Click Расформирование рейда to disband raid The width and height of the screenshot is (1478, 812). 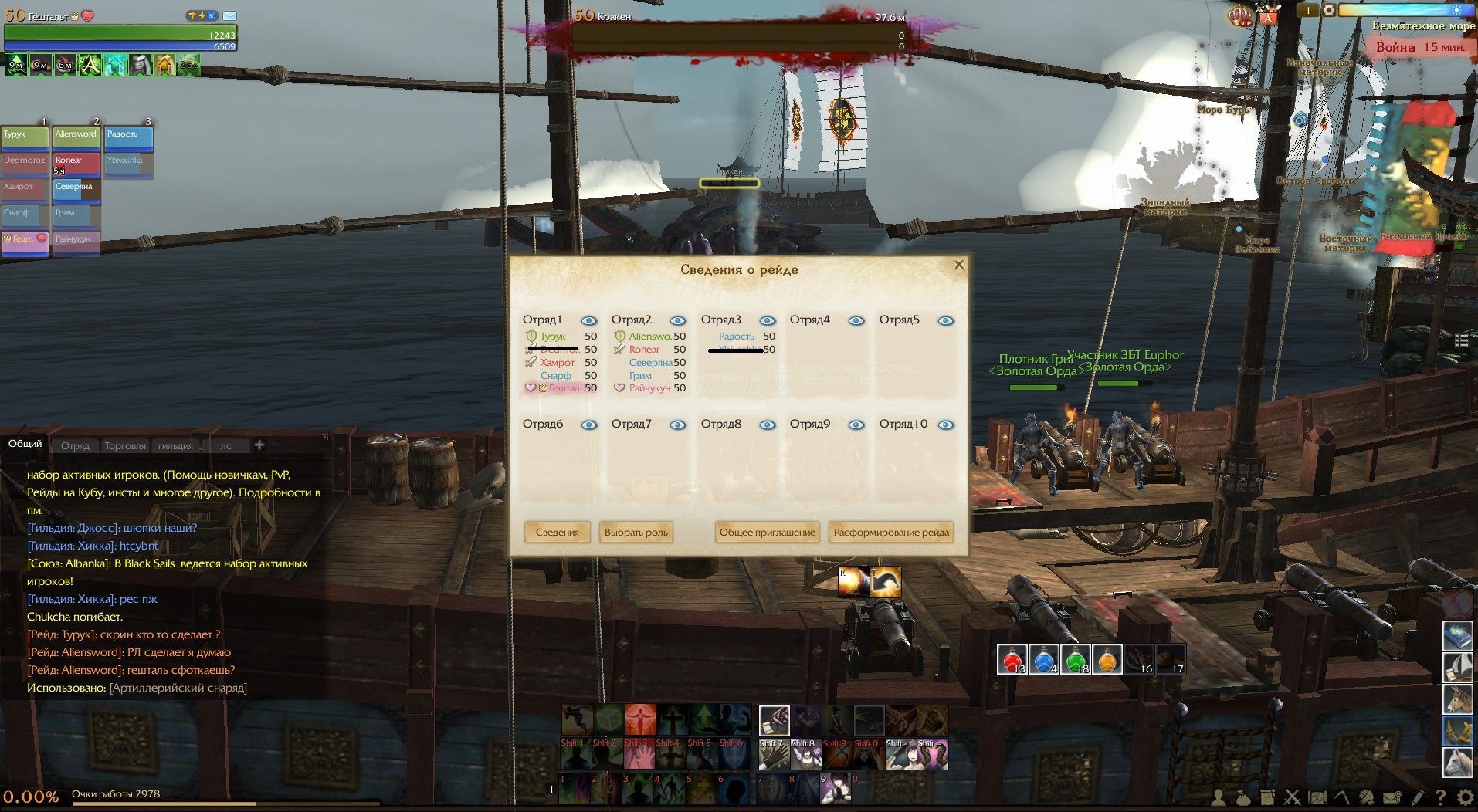891,533
